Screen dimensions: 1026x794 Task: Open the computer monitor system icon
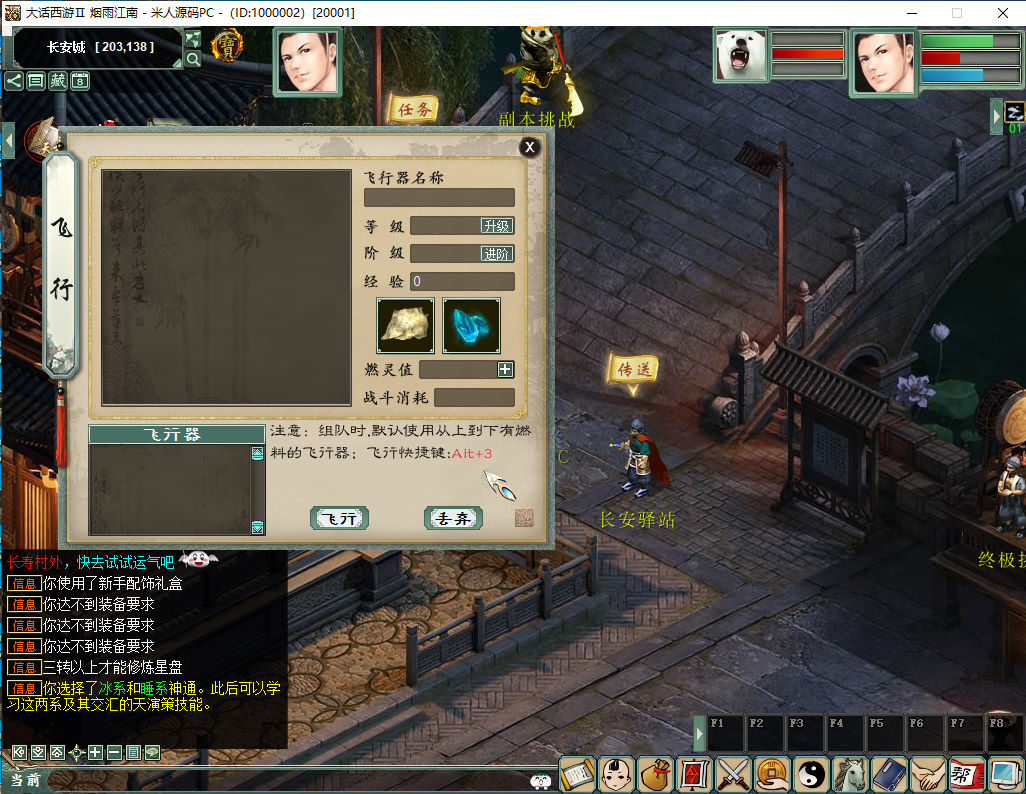pyautogui.click(x=1004, y=774)
